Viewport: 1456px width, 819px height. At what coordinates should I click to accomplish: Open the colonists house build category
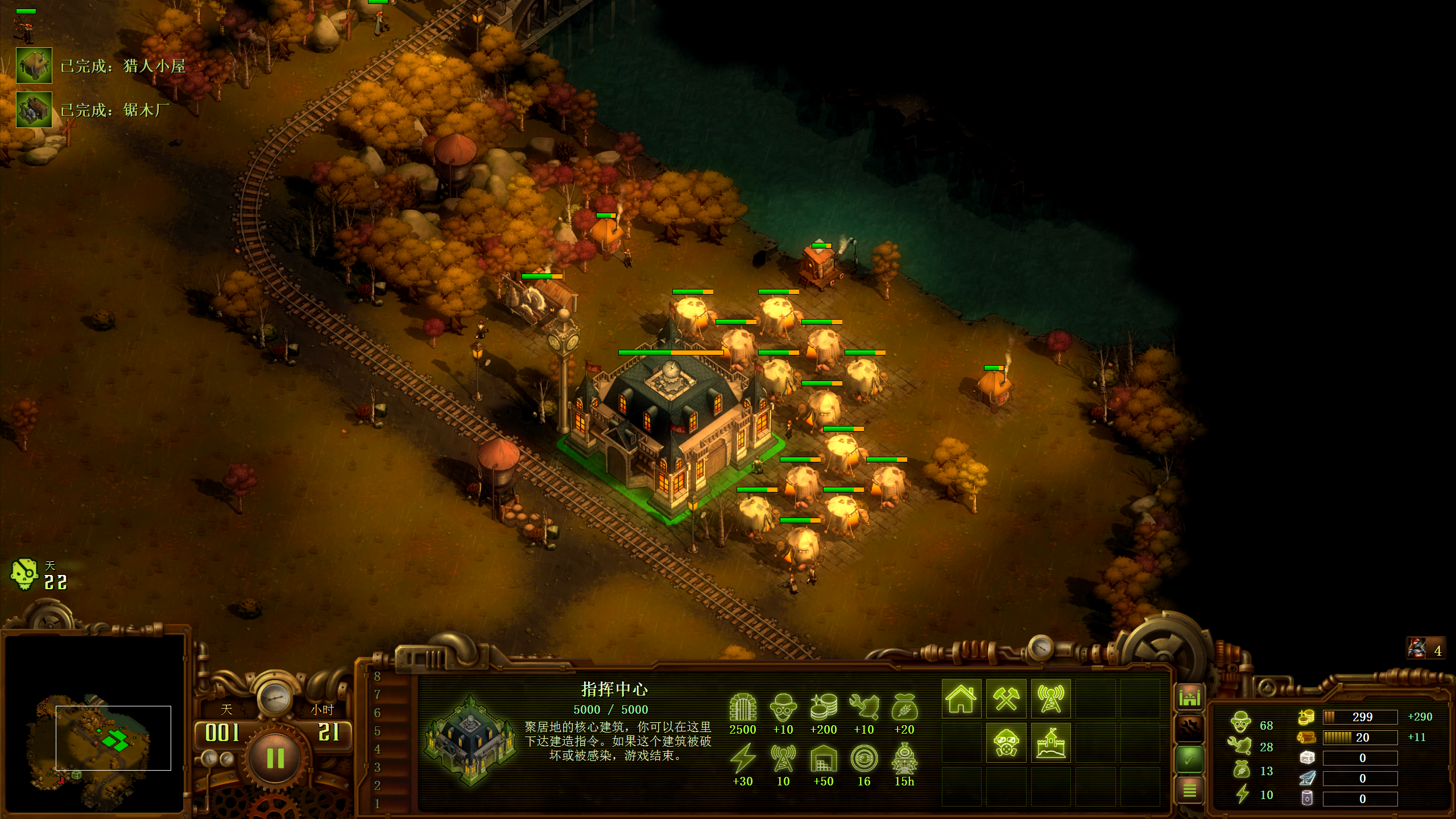click(x=961, y=698)
